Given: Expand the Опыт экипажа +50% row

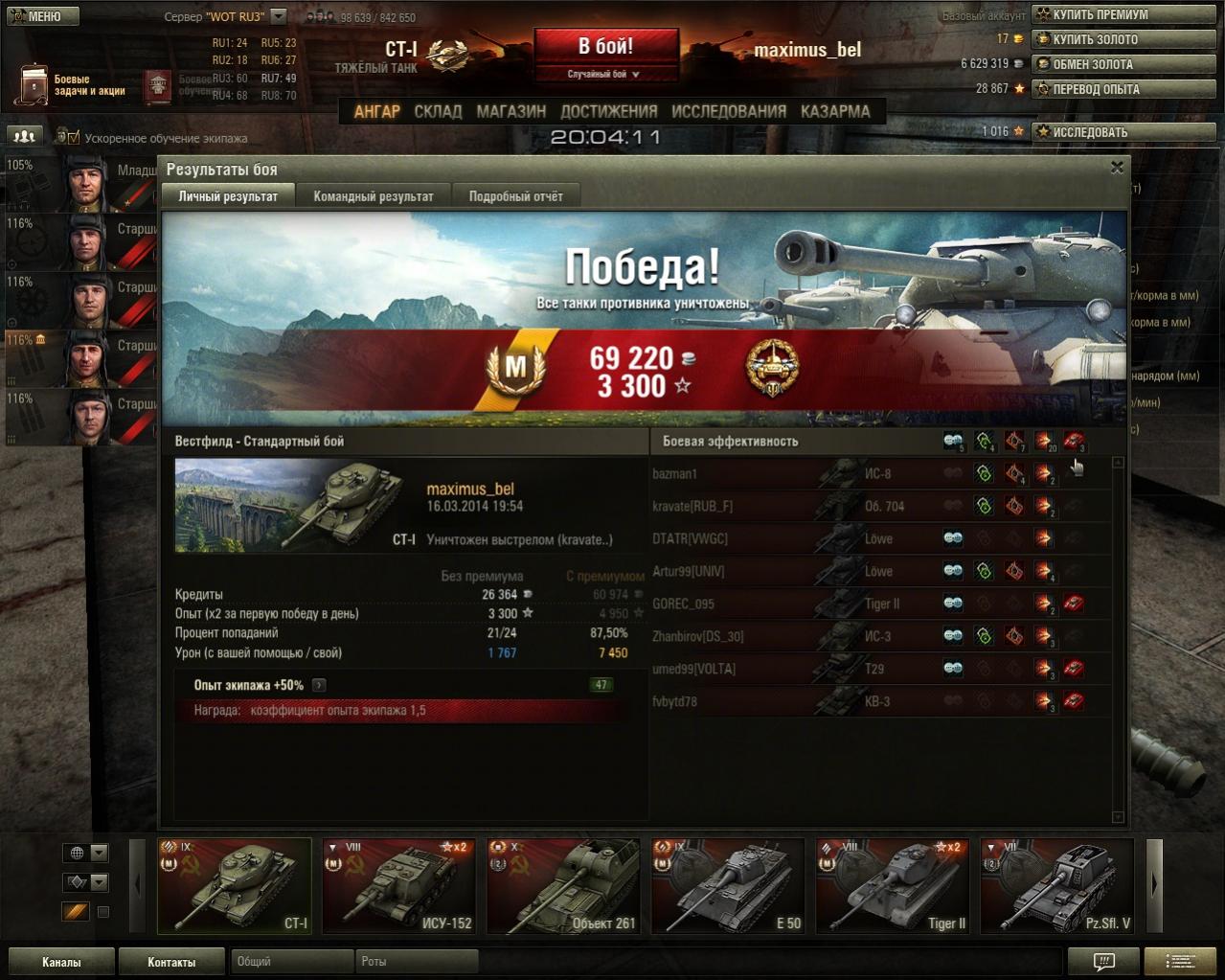Looking at the screenshot, I should tap(319, 685).
